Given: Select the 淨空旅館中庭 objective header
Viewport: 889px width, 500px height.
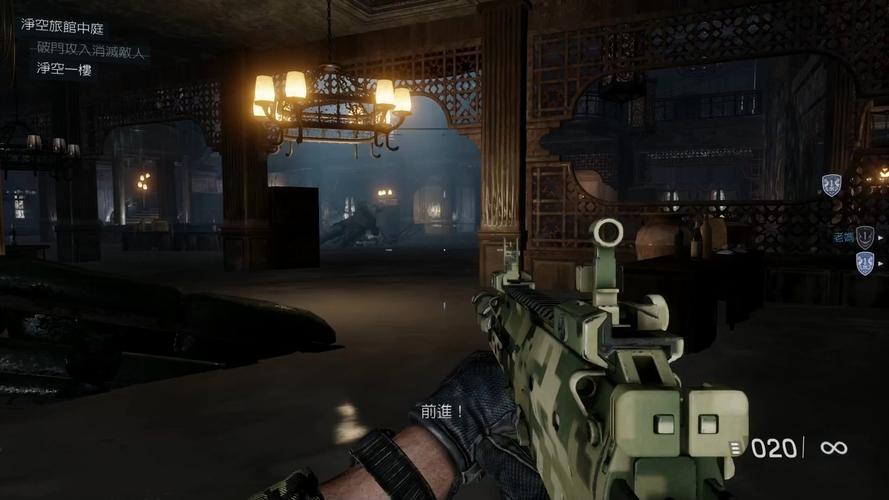Looking at the screenshot, I should (x=62, y=24).
